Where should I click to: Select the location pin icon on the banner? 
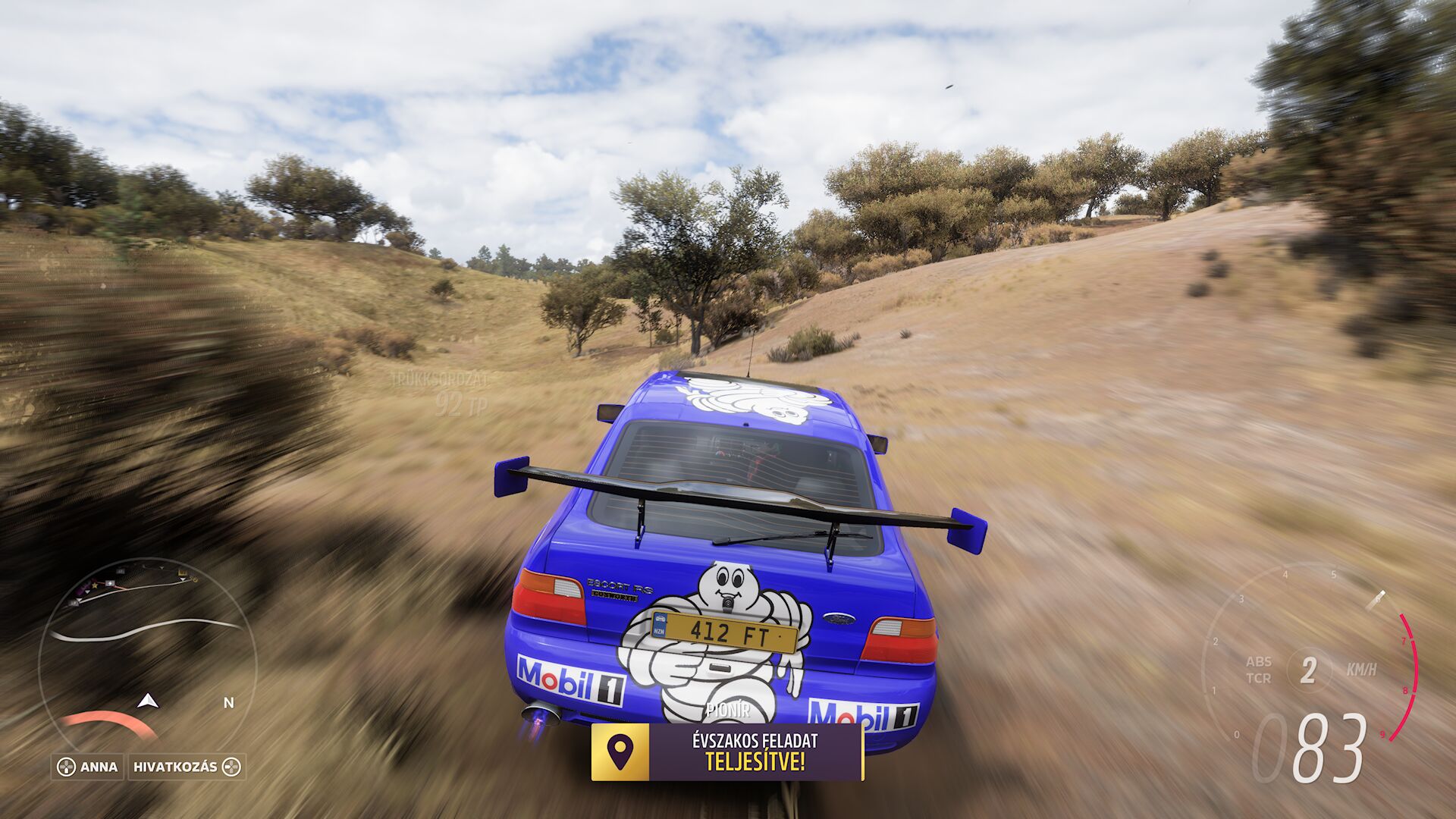[620, 752]
